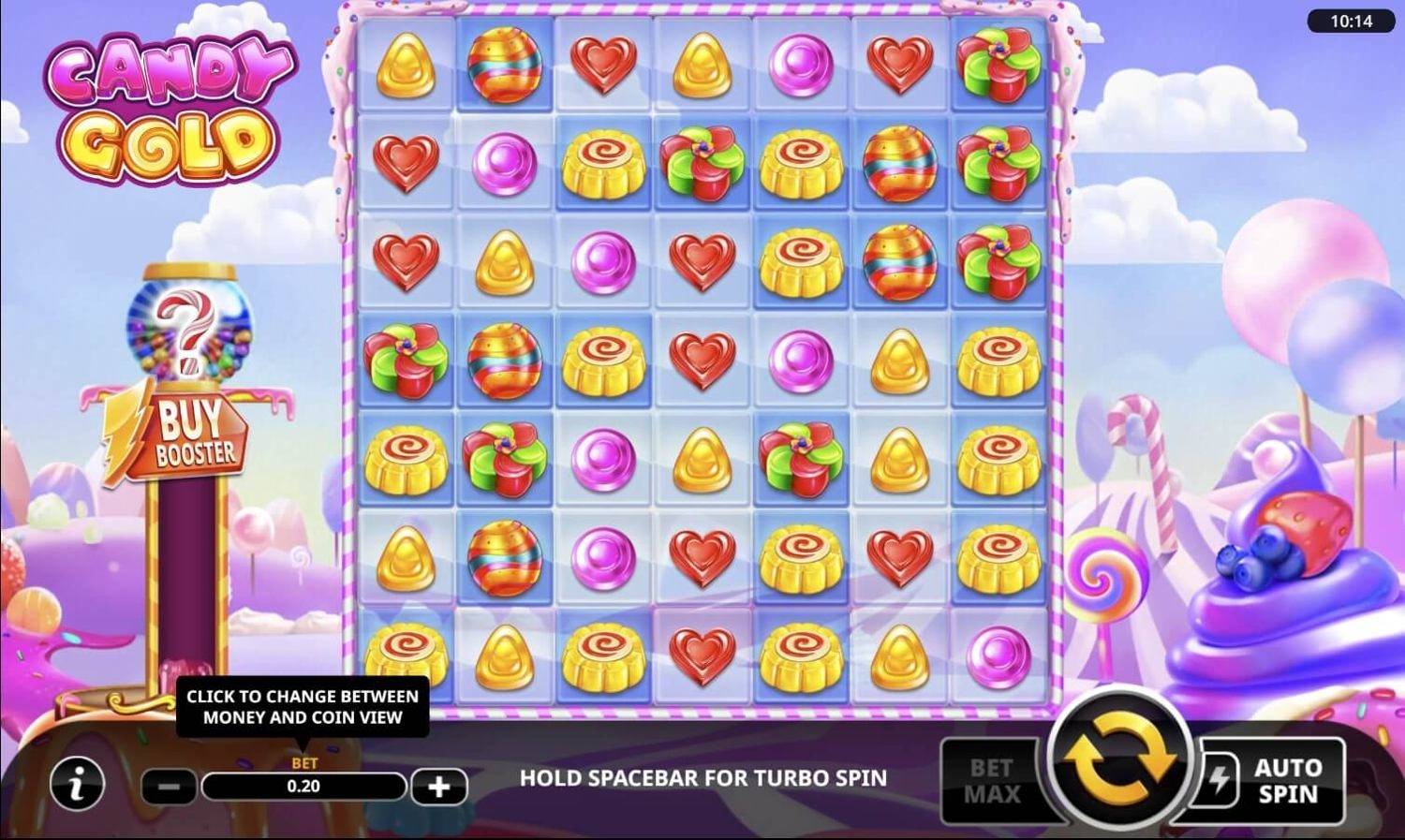Click the lightning bolt icon beside Auto Spin
This screenshot has height=840, width=1405.
point(1222,778)
